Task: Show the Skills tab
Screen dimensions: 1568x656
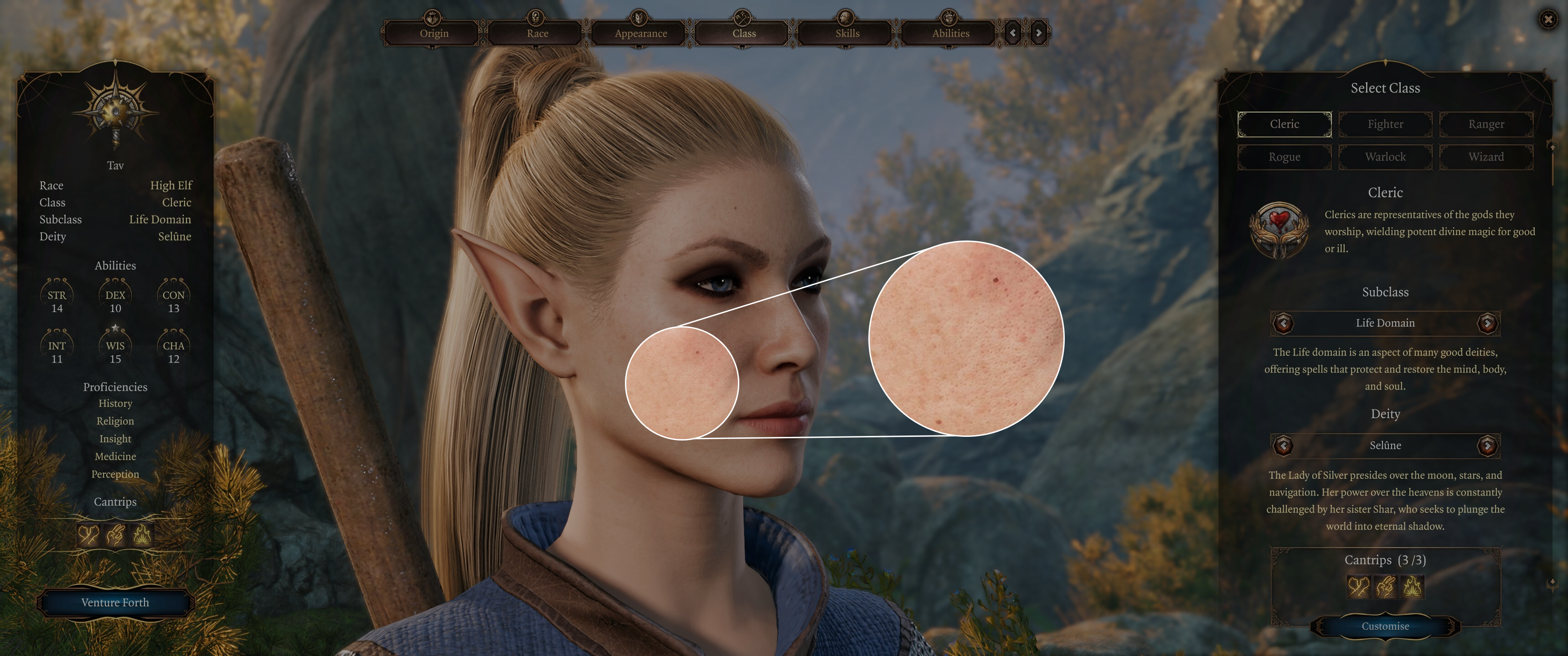Action: click(847, 33)
